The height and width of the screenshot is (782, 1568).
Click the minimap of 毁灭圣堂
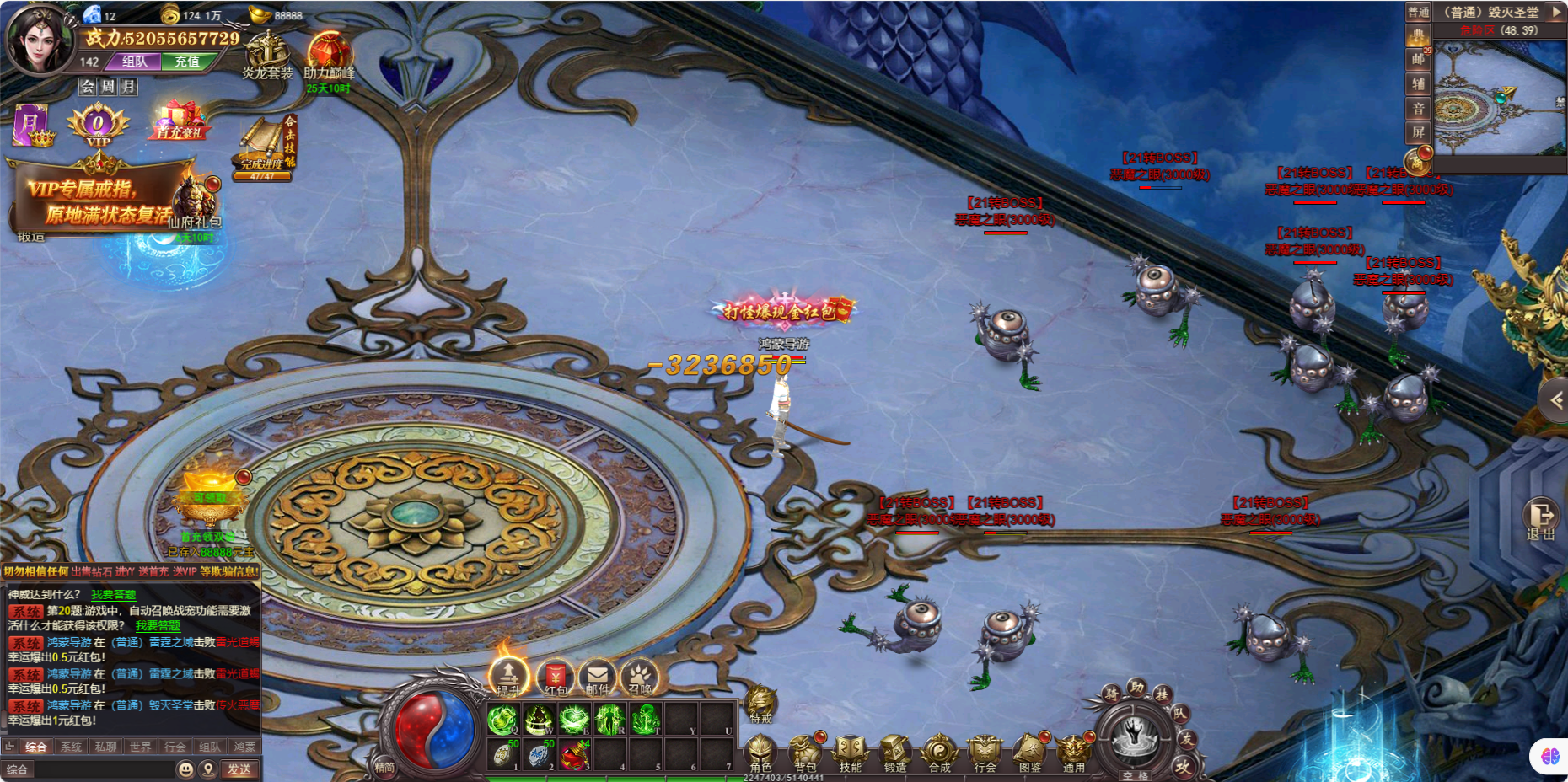[x=1499, y=98]
